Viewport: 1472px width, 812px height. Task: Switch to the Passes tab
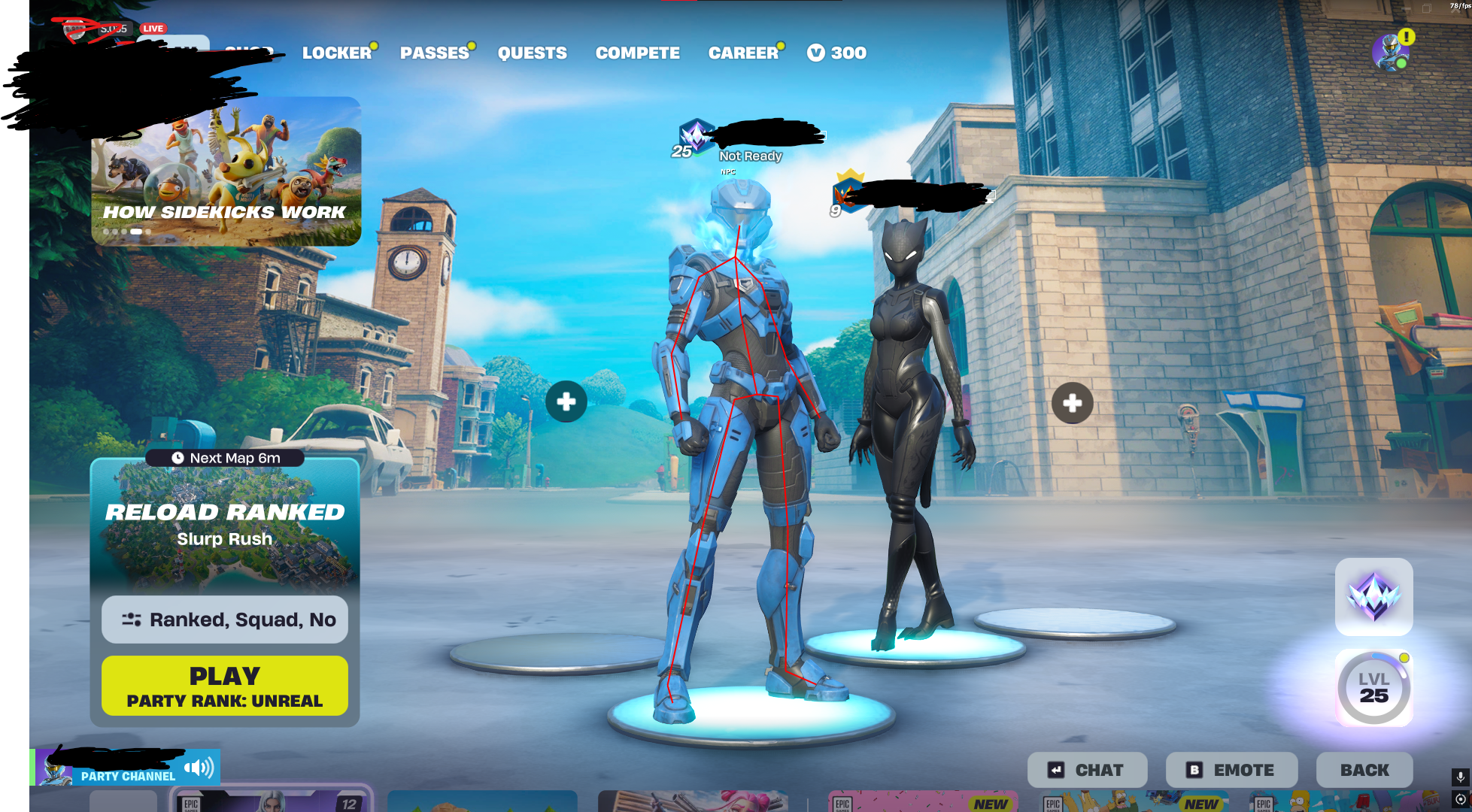pyautogui.click(x=435, y=53)
